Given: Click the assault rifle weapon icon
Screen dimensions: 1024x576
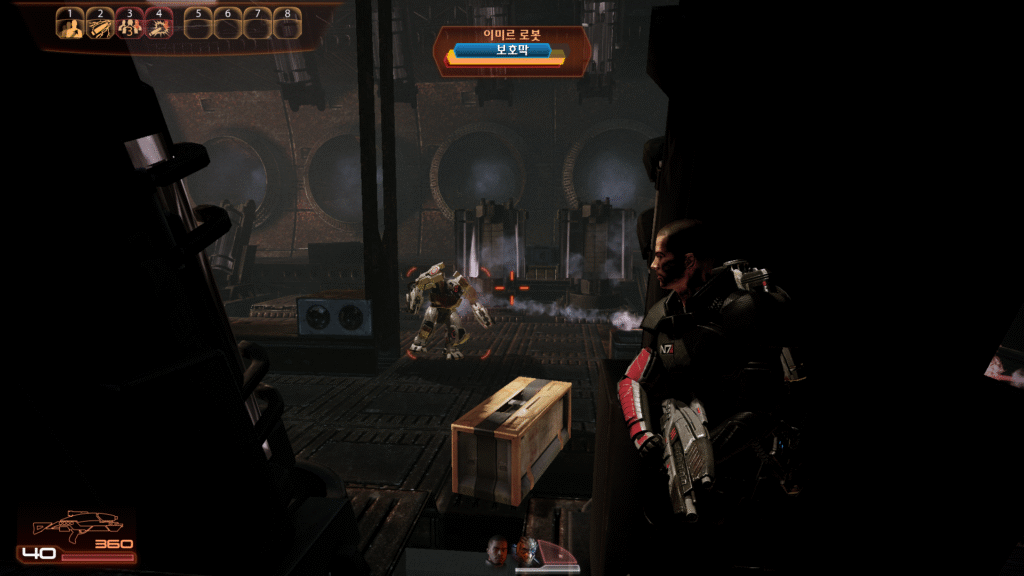Looking at the screenshot, I should click(x=77, y=524).
